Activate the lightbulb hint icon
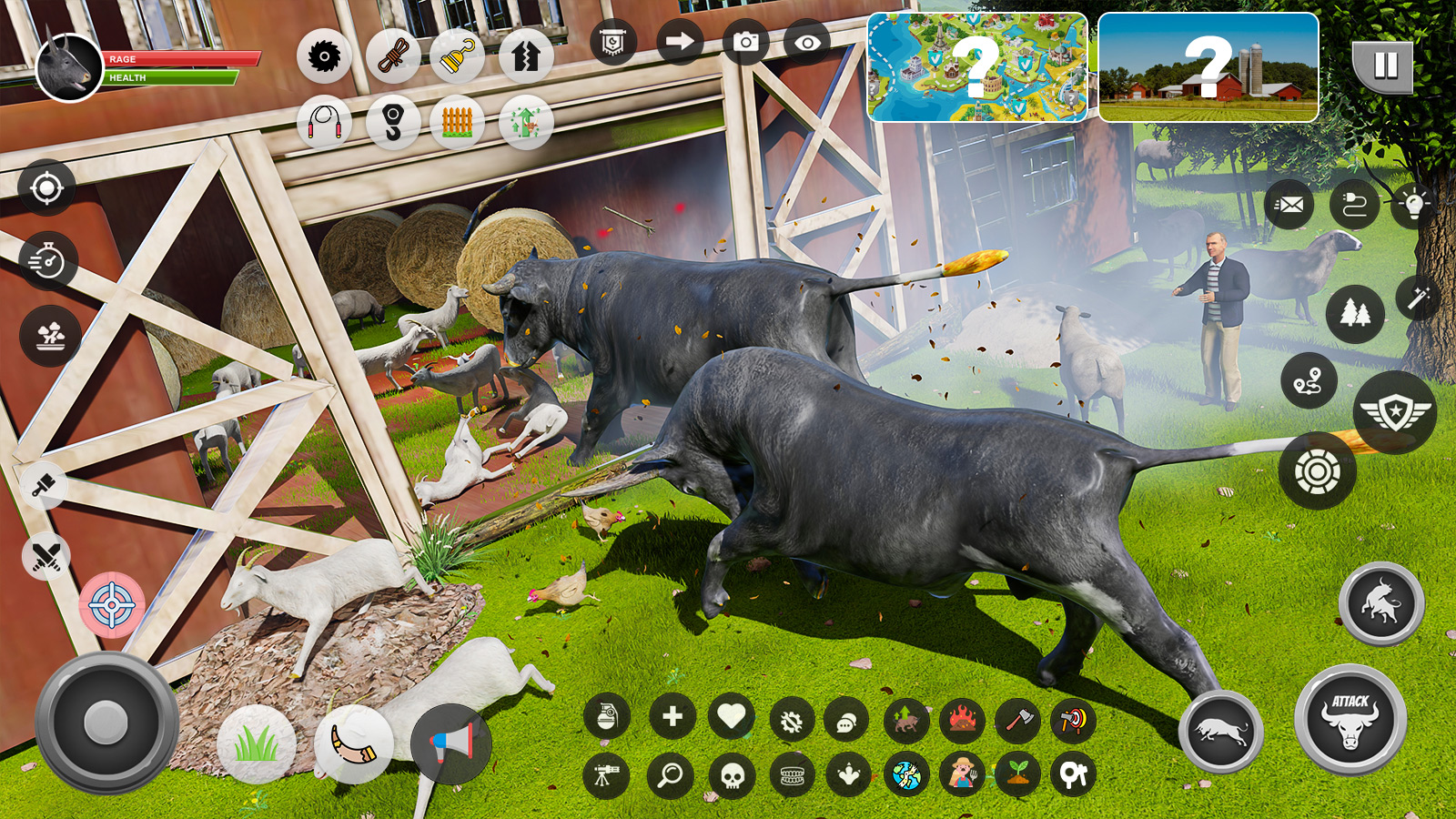Viewport: 1456px width, 819px height. click(x=1413, y=204)
